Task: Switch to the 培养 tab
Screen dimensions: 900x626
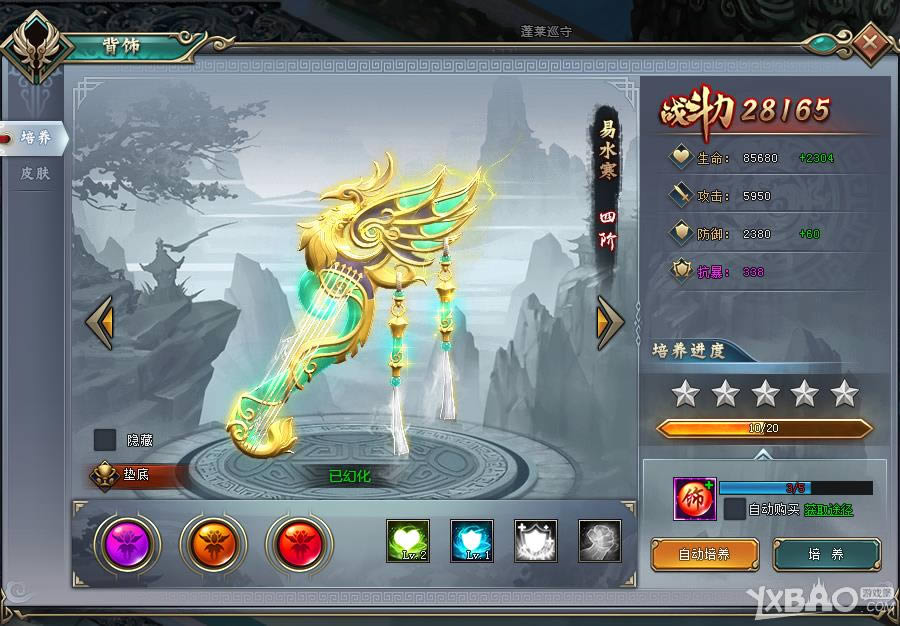Action: (35, 138)
